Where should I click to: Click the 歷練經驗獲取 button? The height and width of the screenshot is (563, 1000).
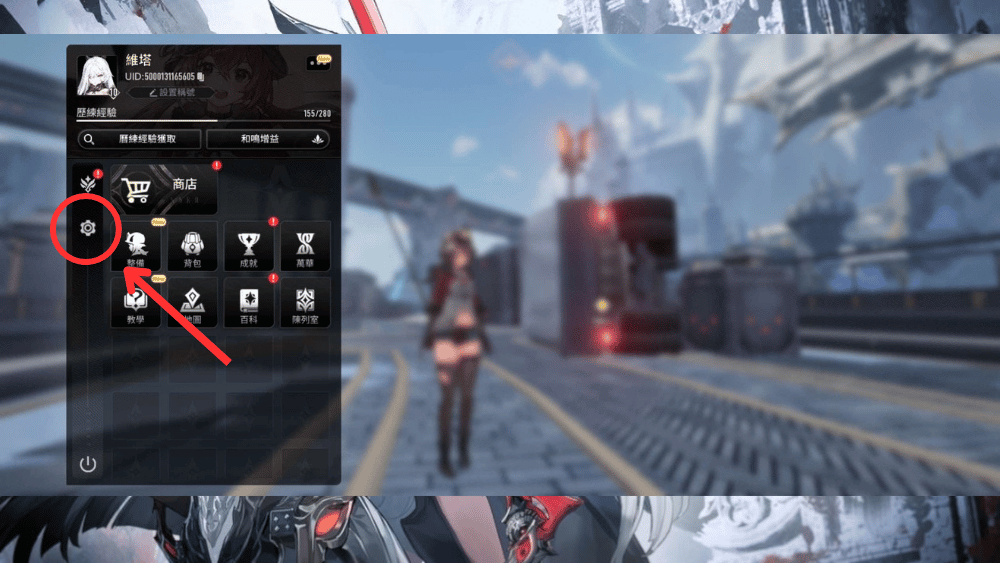click(x=140, y=140)
